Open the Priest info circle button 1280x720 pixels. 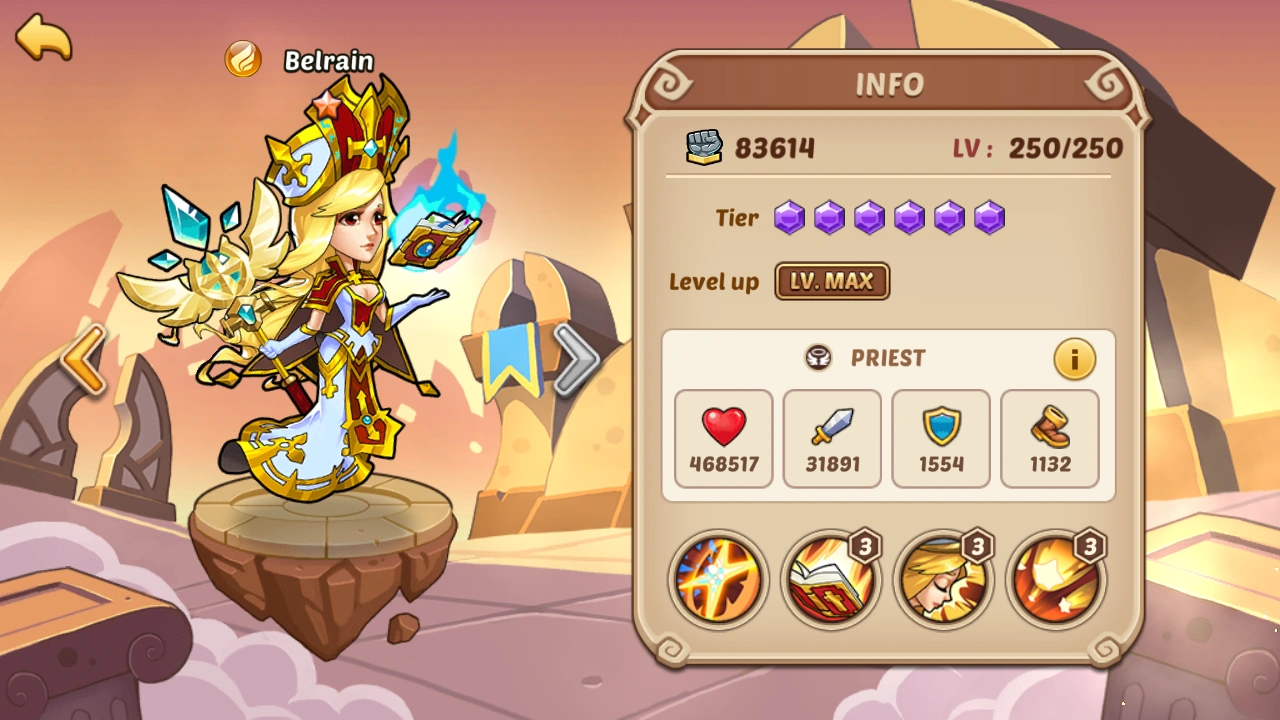point(1075,359)
